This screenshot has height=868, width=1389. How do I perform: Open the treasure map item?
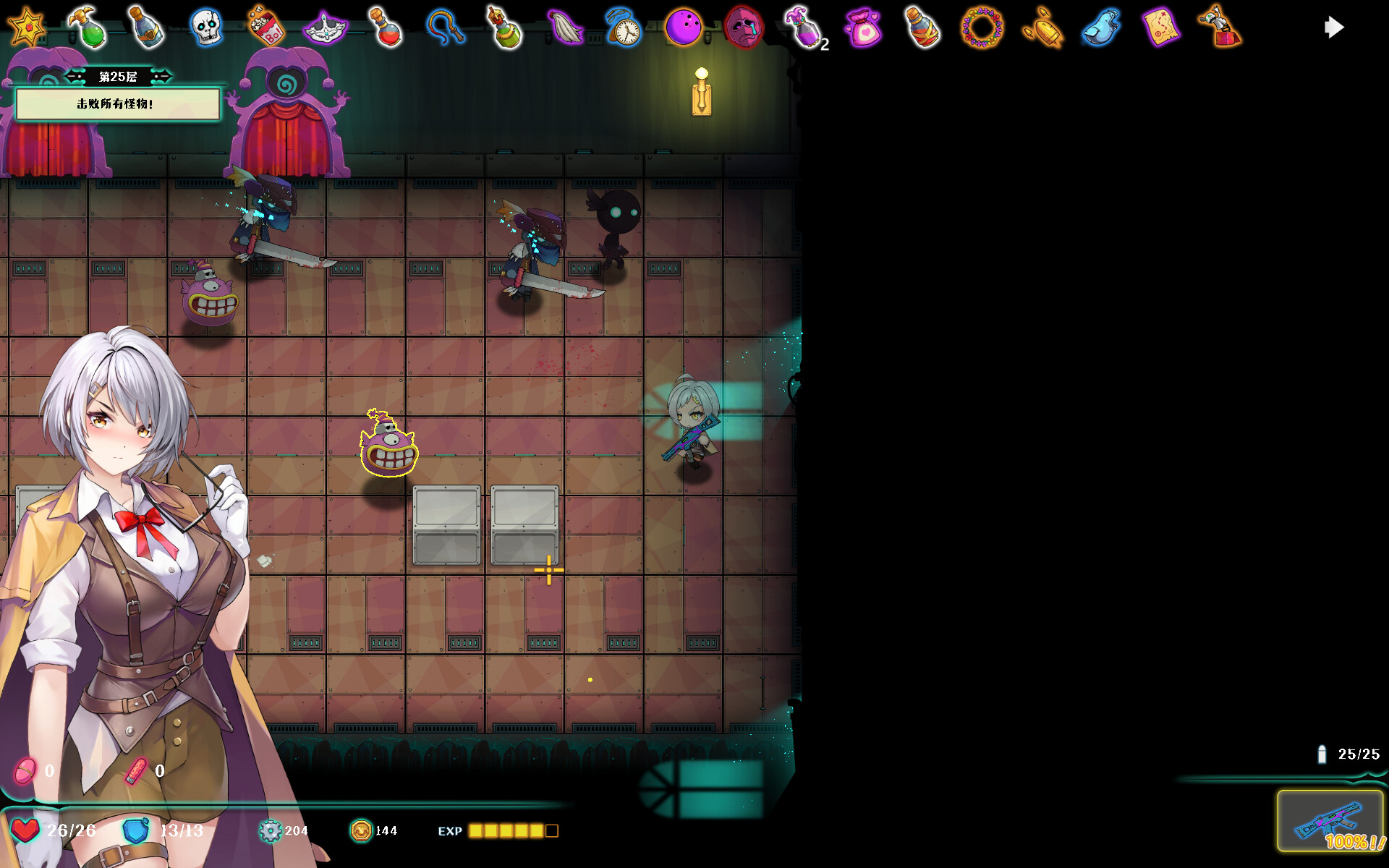pyautogui.click(x=1161, y=27)
